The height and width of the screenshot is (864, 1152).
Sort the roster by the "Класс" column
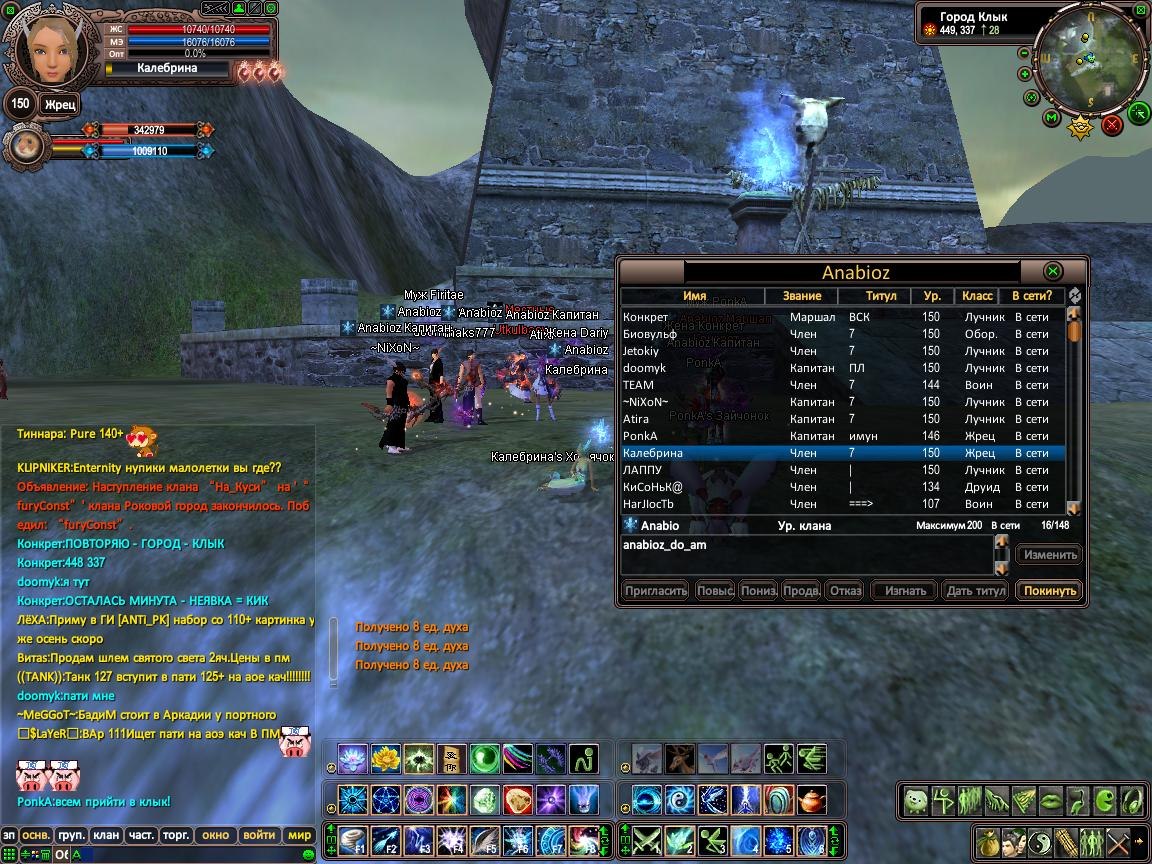coord(977,296)
